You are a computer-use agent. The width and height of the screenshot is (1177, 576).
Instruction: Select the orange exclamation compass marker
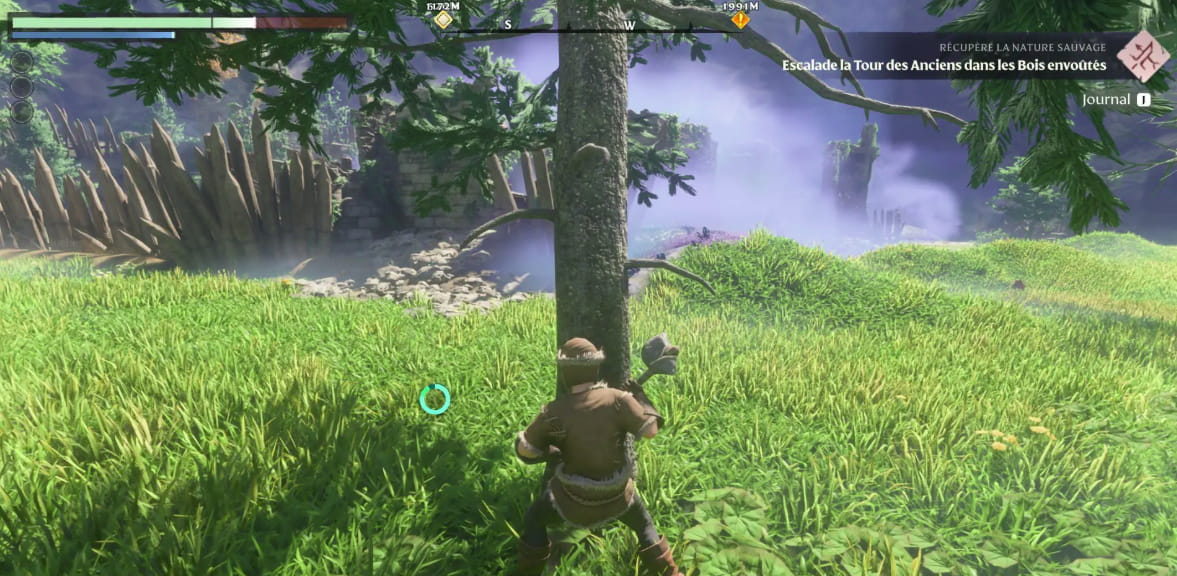click(x=740, y=19)
